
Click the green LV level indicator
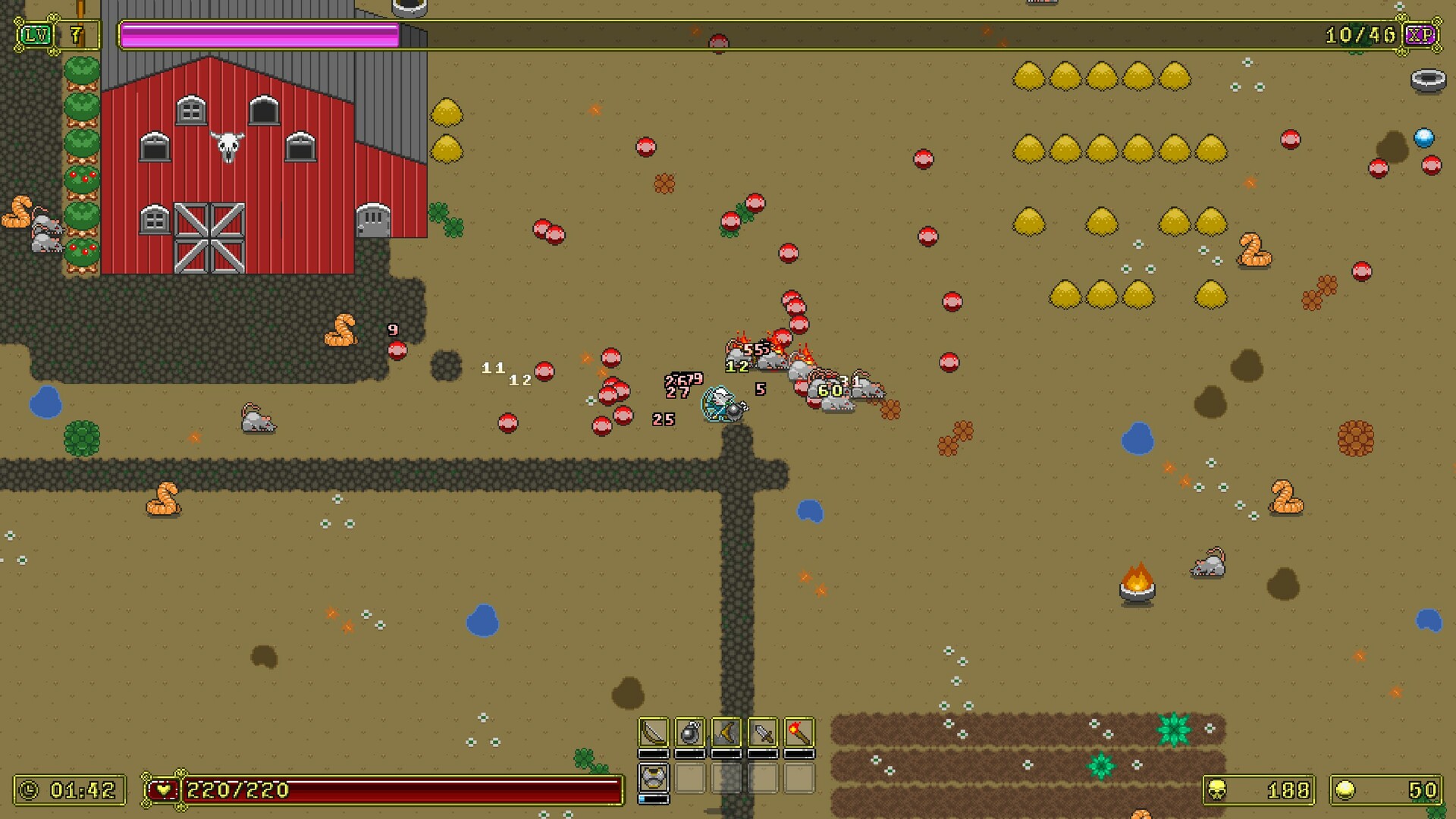tap(36, 34)
